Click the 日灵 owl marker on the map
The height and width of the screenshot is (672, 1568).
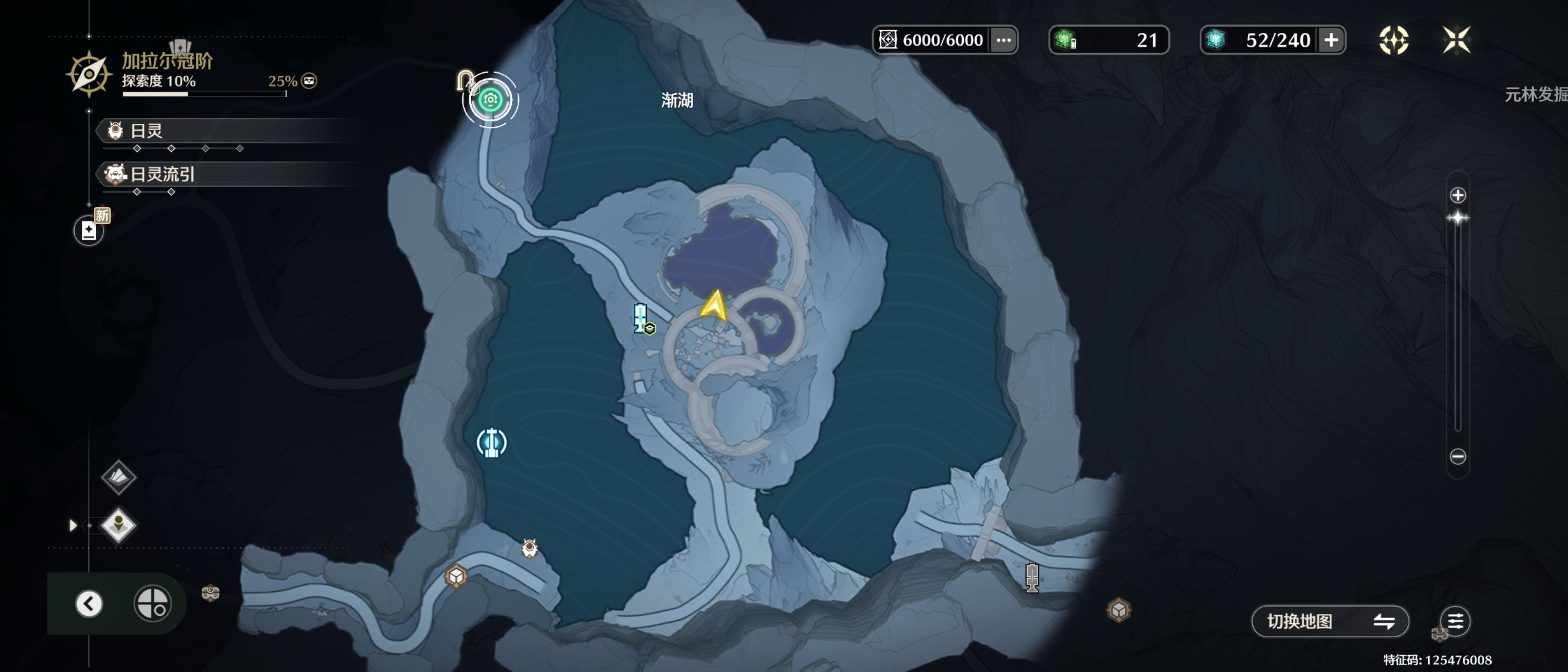530,548
